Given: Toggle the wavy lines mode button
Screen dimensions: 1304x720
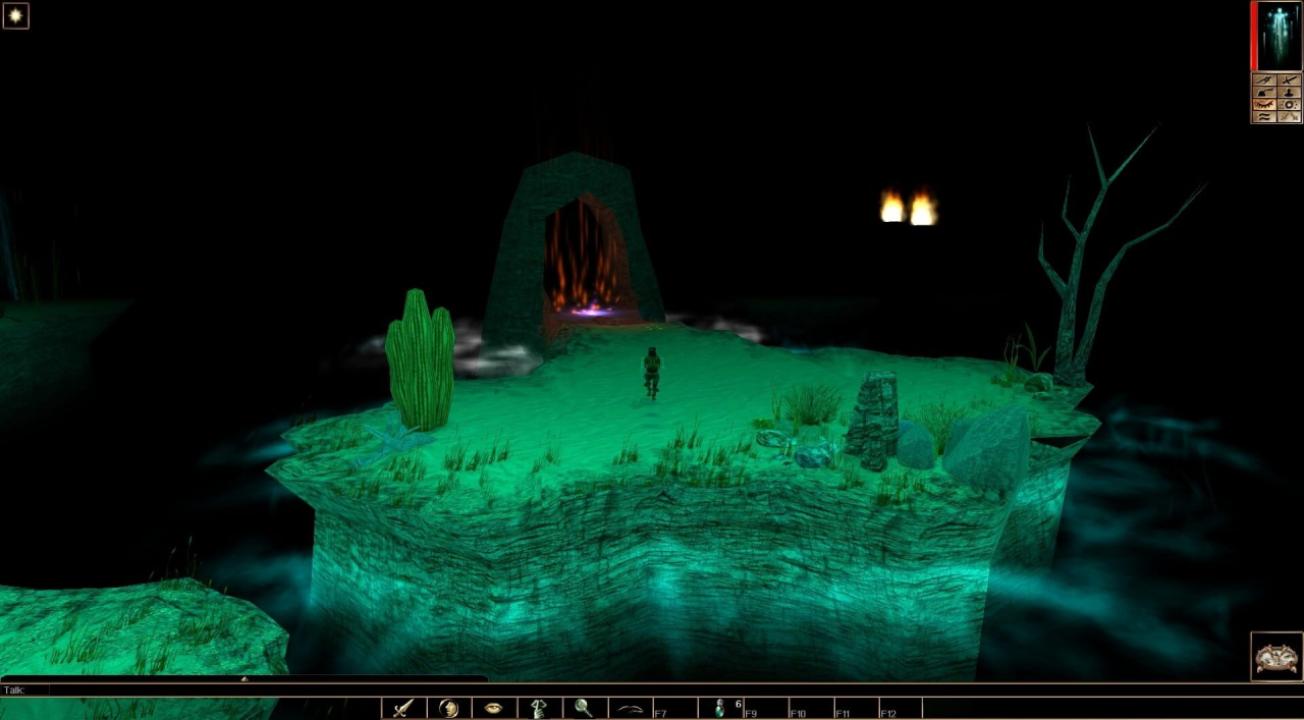Looking at the screenshot, I should (x=1265, y=116).
